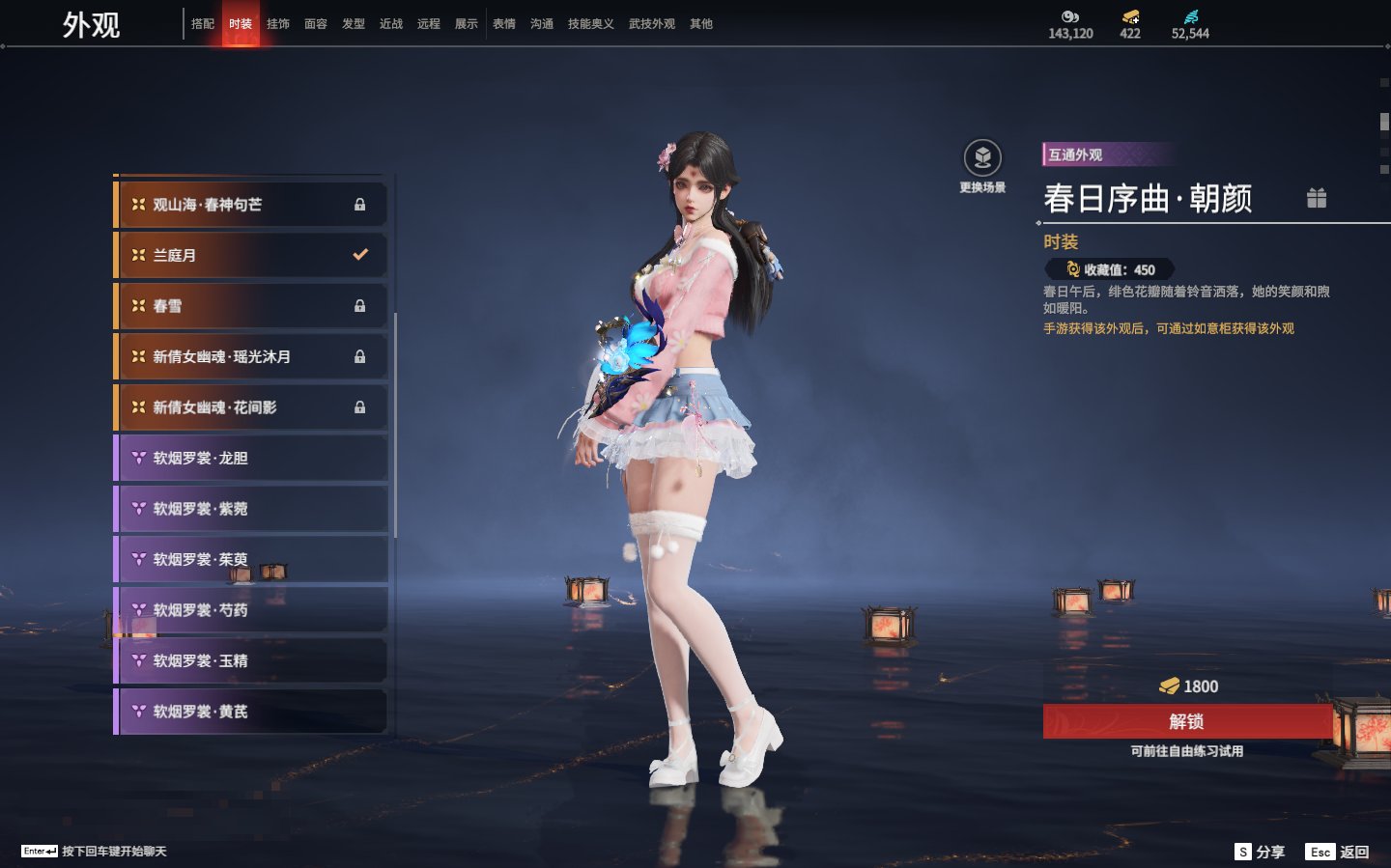This screenshot has width=1391, height=868.
Task: Choose the 软烟罗裳·玉精 outfit
Action: point(251,660)
